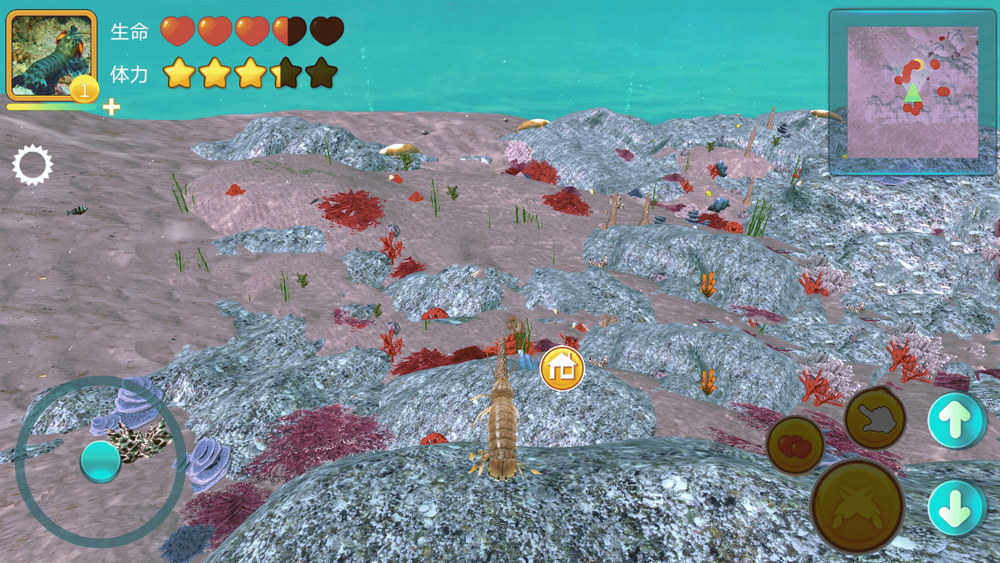Screen dimensions: 1000x563
Task: Use the pointing hand grab action
Action: click(x=875, y=418)
